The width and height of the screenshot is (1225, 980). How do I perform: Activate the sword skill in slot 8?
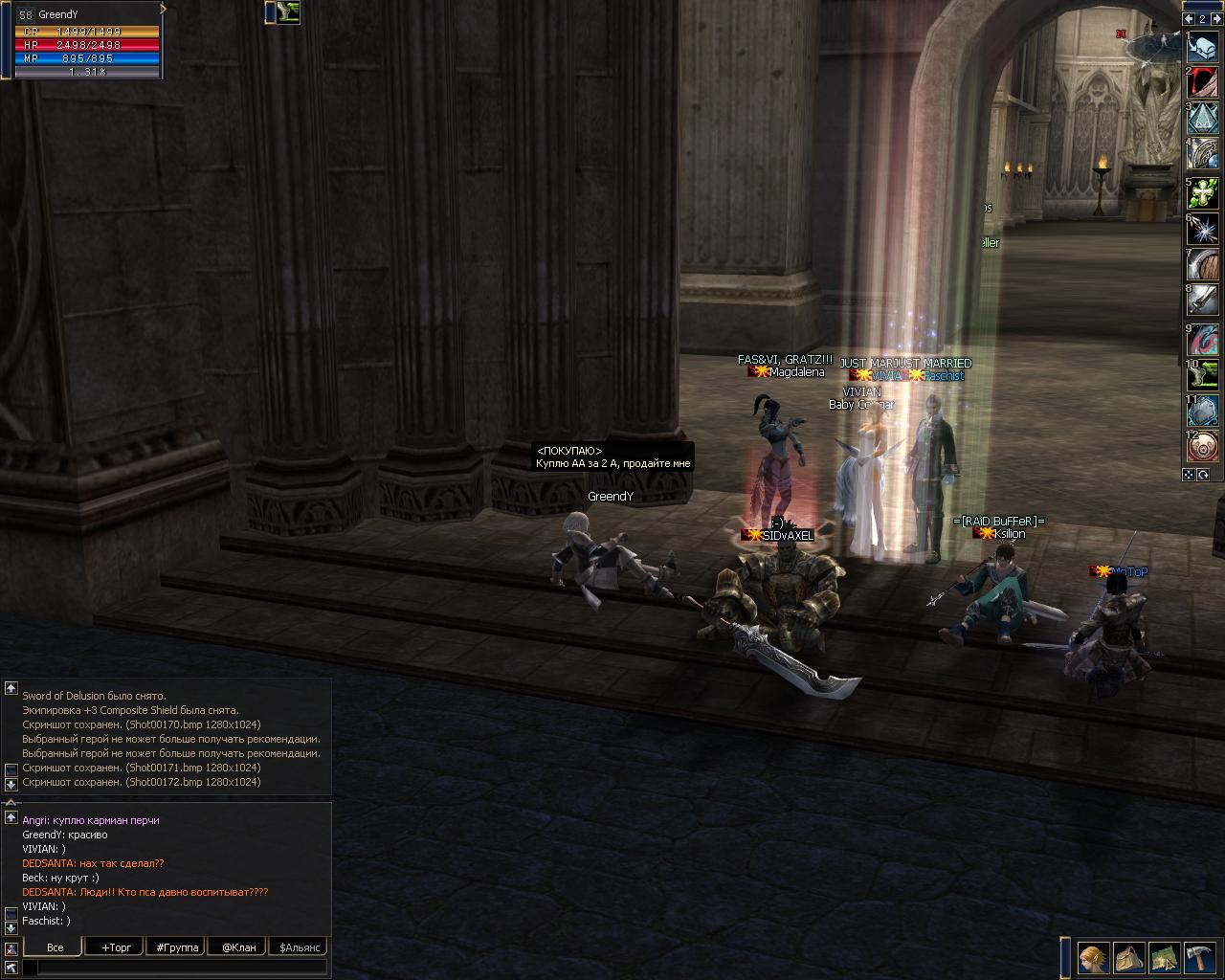click(x=1203, y=301)
